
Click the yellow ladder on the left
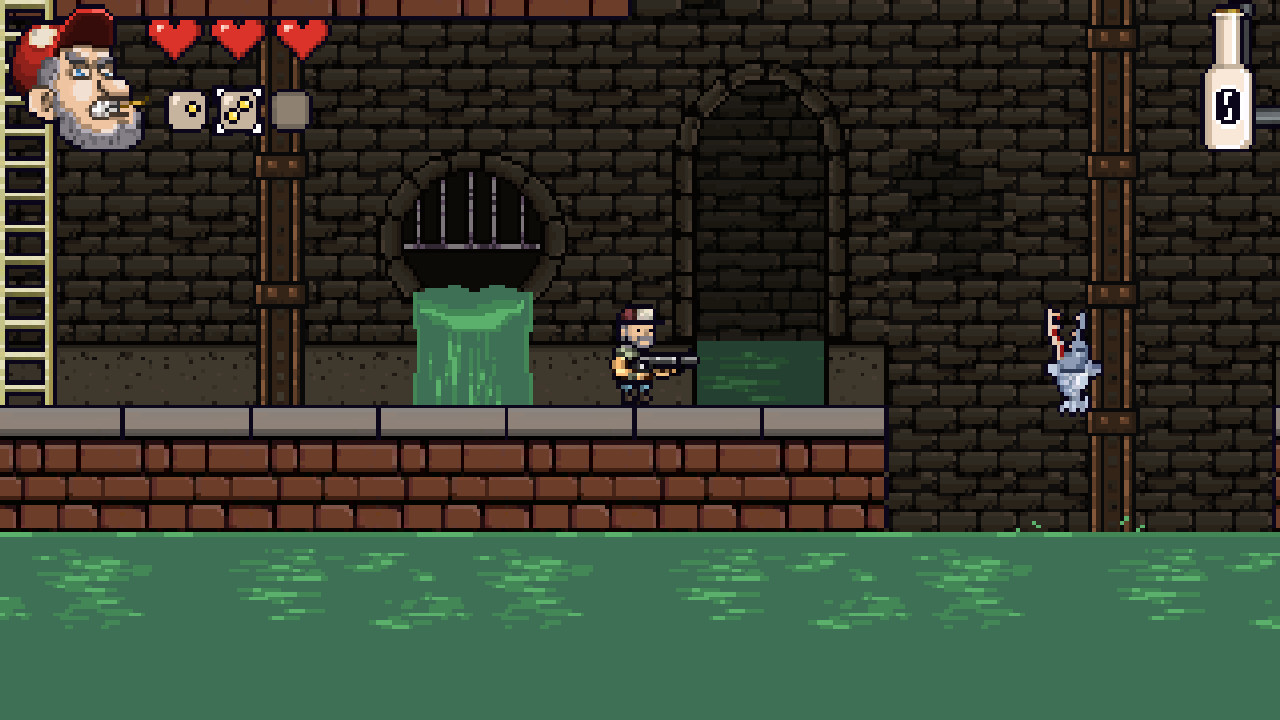(22, 250)
